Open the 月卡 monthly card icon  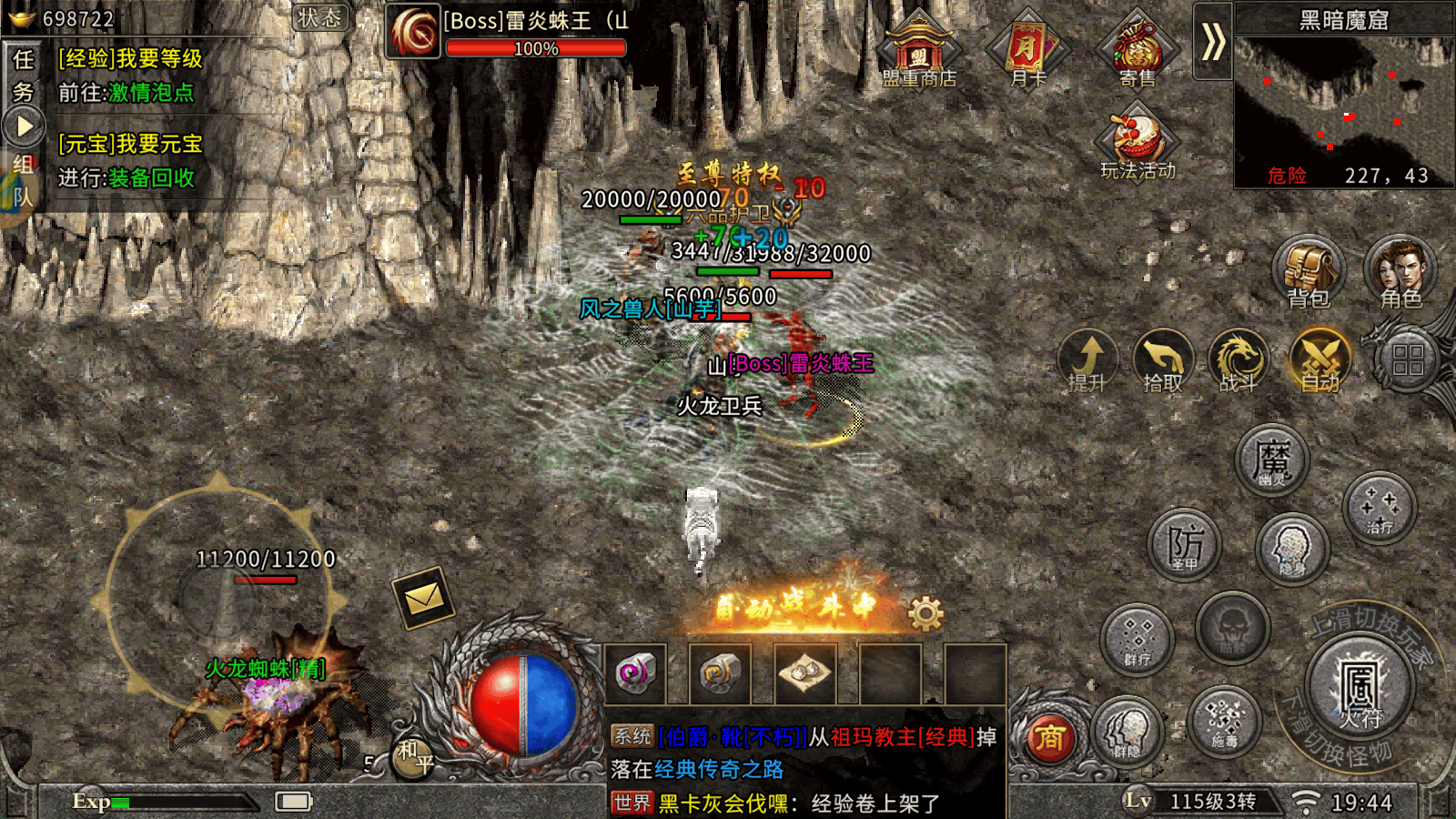pos(1028,48)
